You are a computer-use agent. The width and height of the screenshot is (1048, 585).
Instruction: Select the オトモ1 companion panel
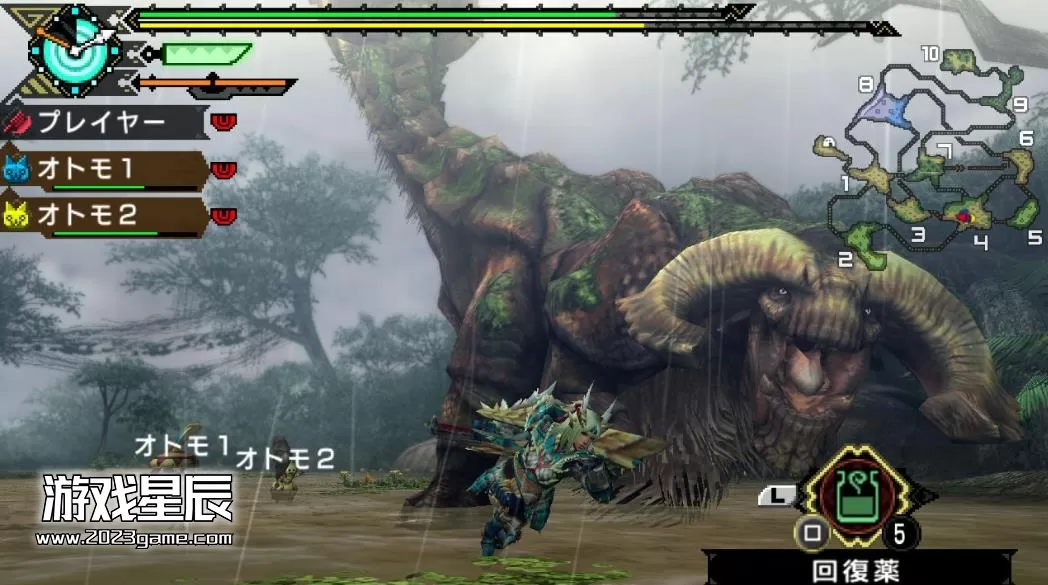(x=103, y=170)
